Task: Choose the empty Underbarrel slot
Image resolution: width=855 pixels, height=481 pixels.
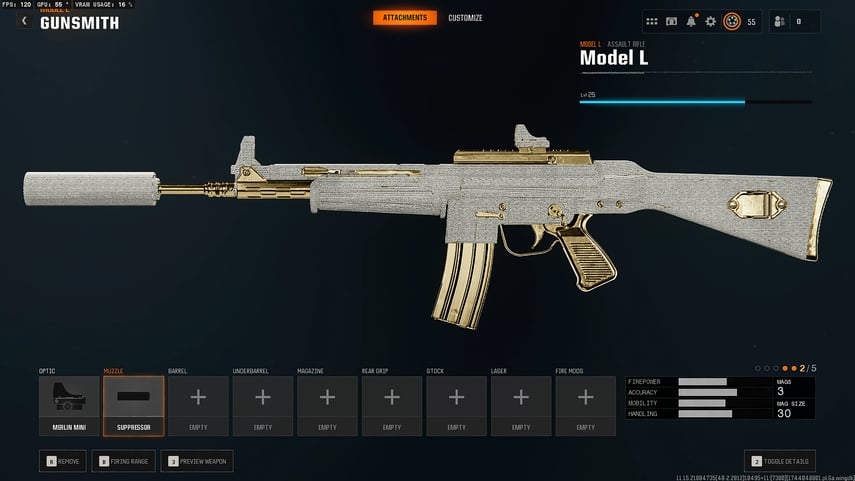Action: (263, 405)
